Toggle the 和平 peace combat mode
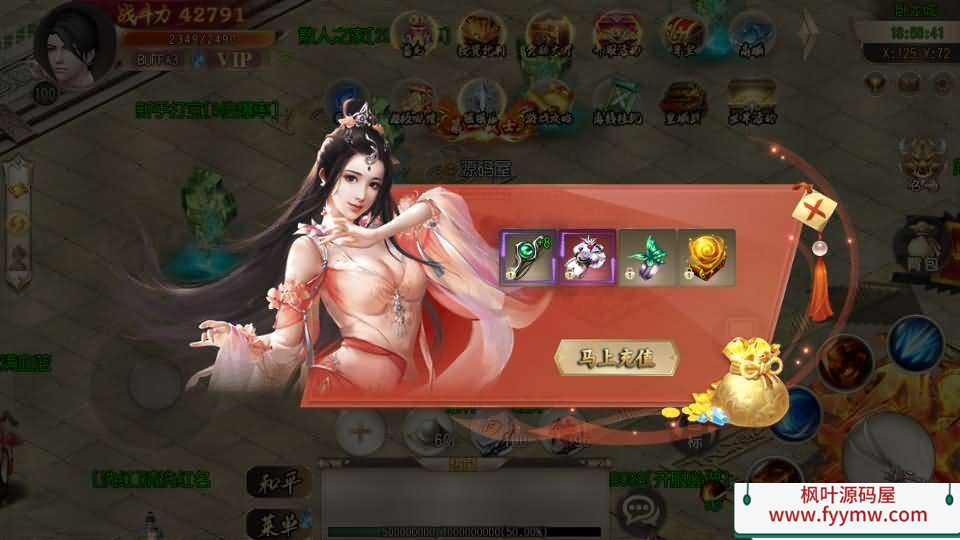This screenshot has height=540, width=960. tap(277, 482)
